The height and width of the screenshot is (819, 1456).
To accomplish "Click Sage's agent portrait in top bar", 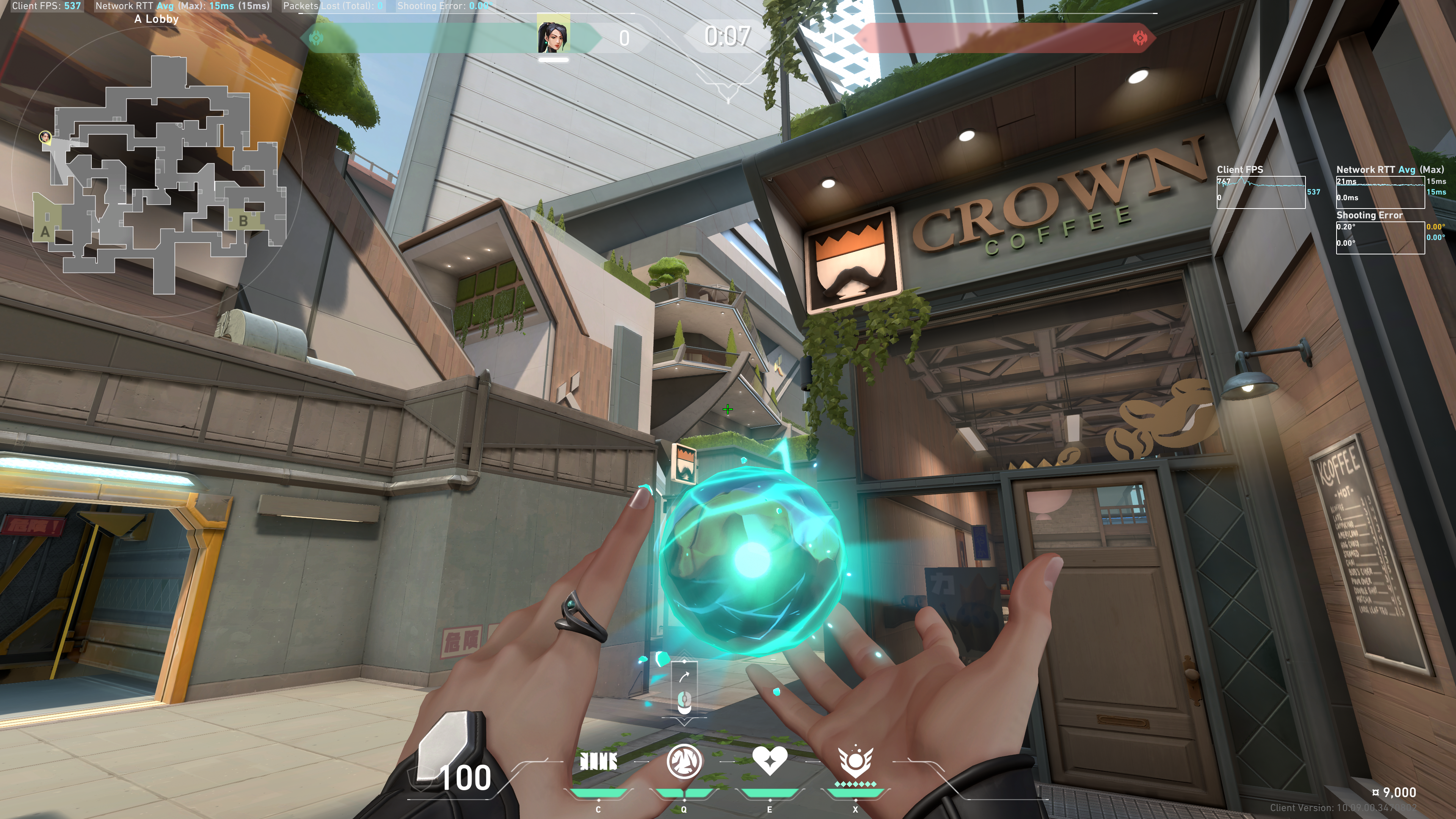I will [x=553, y=35].
